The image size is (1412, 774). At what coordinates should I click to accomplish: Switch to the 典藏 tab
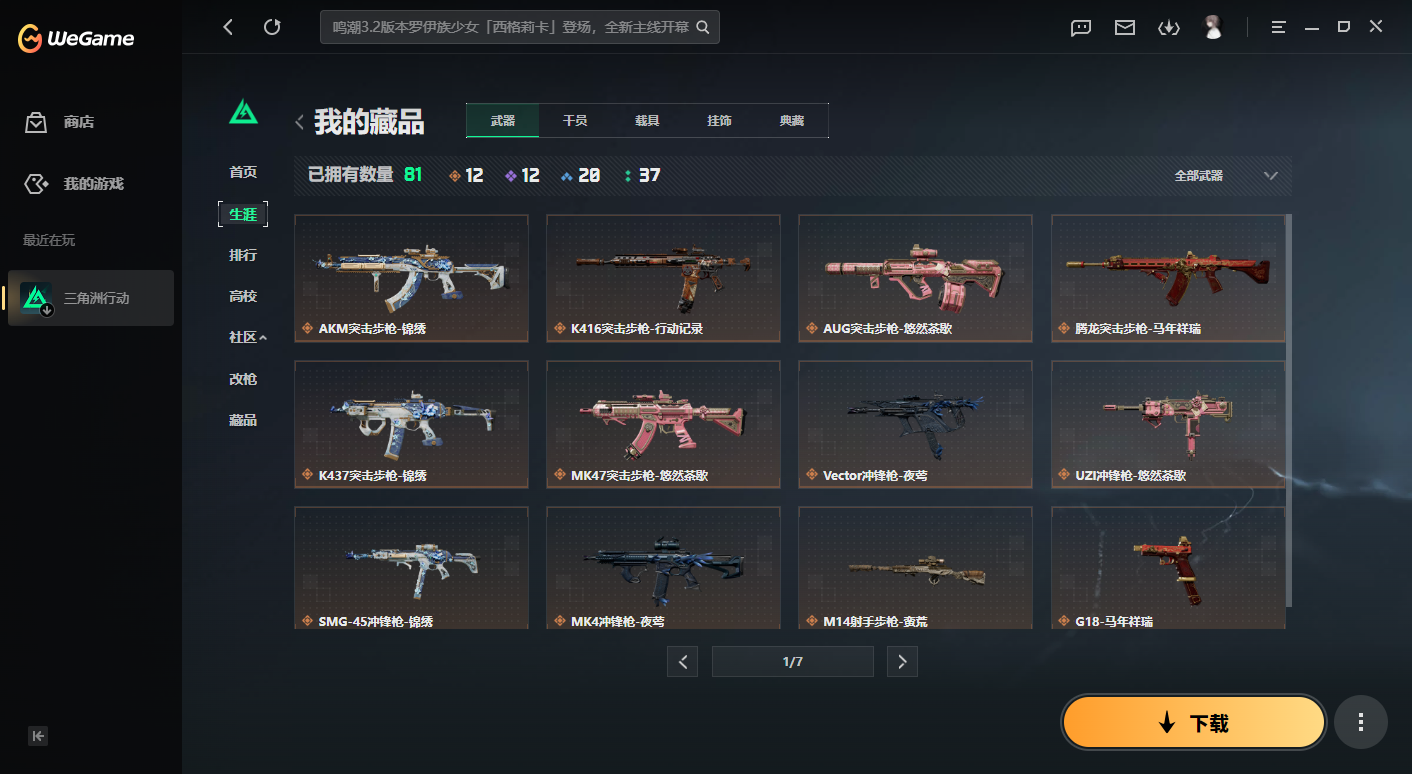pyautogui.click(x=793, y=120)
